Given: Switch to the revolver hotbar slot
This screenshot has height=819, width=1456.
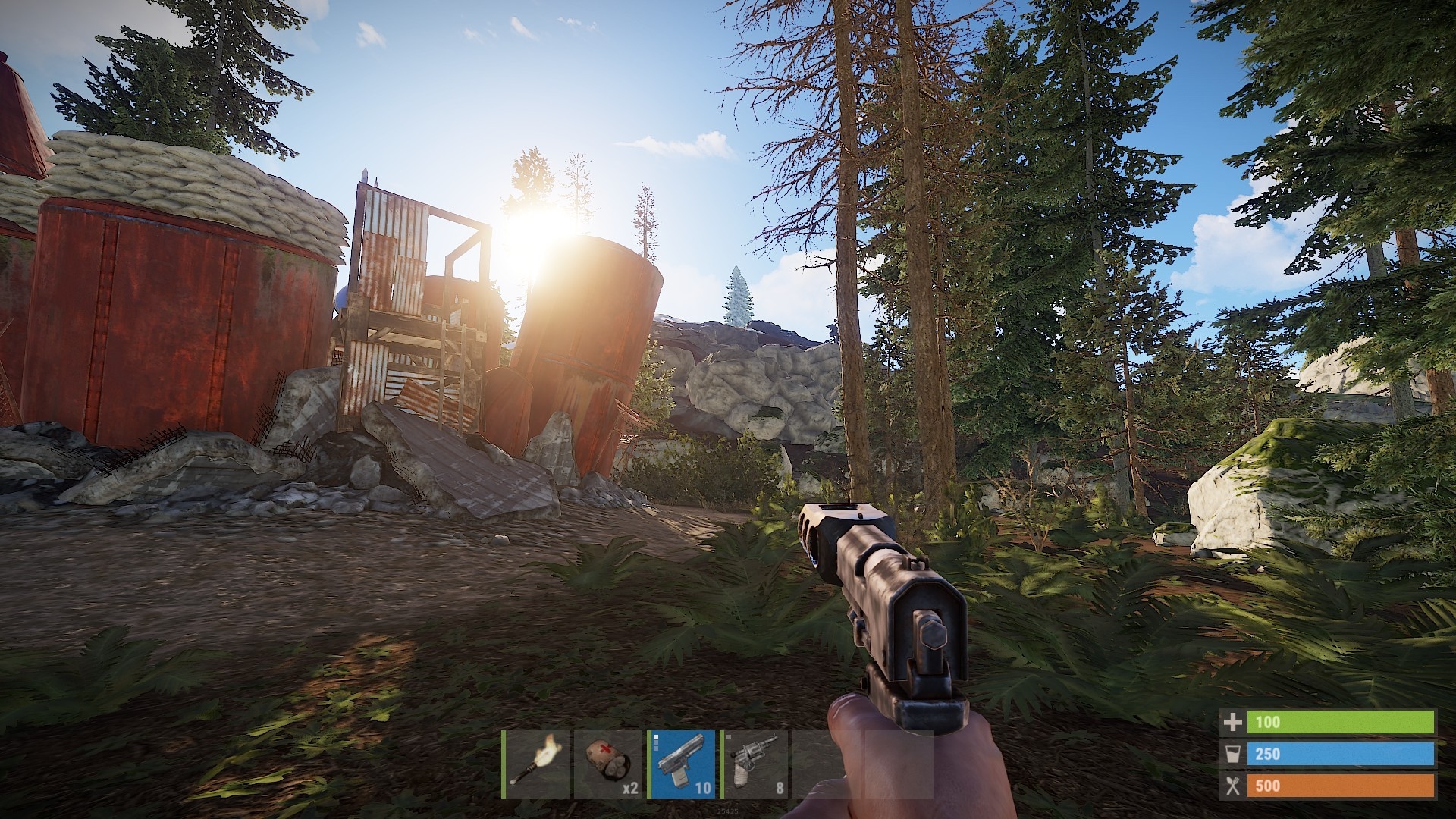Looking at the screenshot, I should [x=754, y=764].
